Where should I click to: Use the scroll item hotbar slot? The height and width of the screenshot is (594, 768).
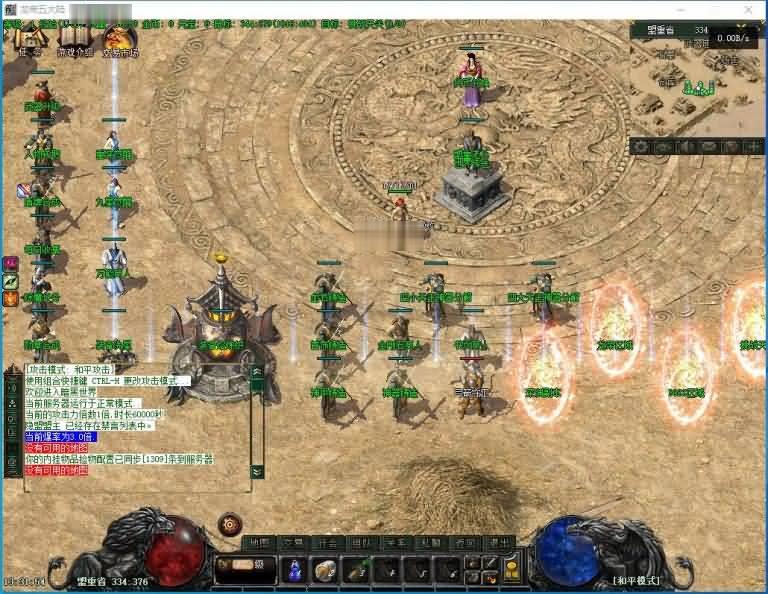click(325, 570)
